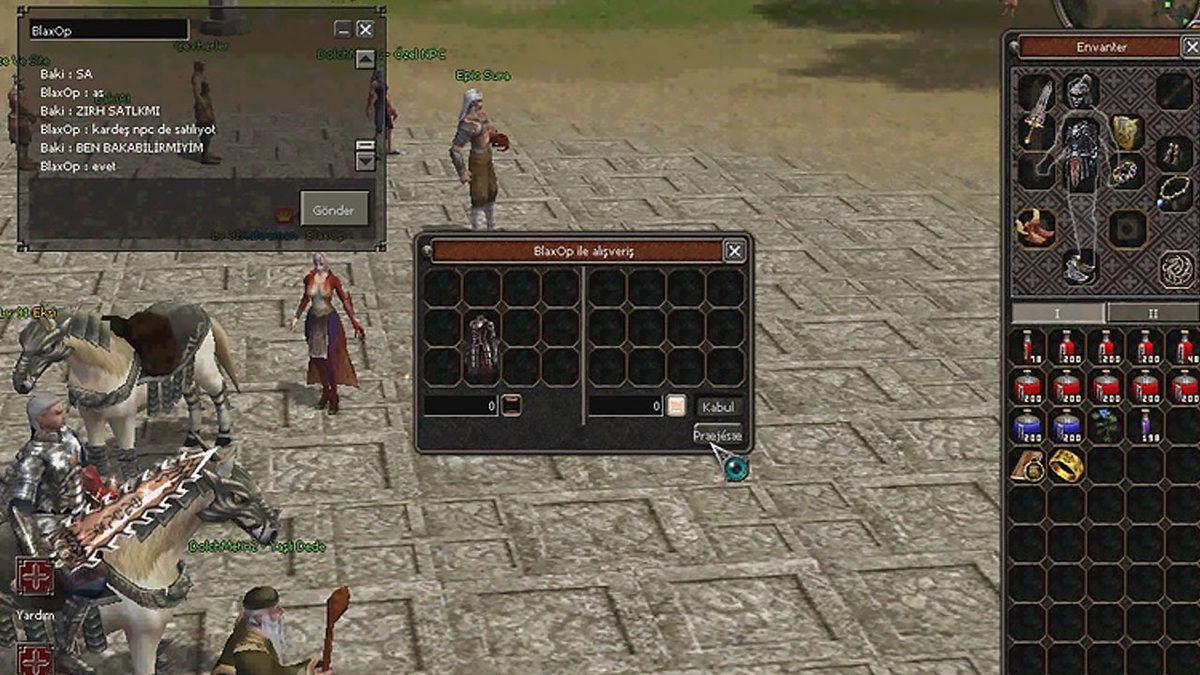Switch to inventory page II
Viewport: 1200px width, 675px height.
click(x=1152, y=313)
